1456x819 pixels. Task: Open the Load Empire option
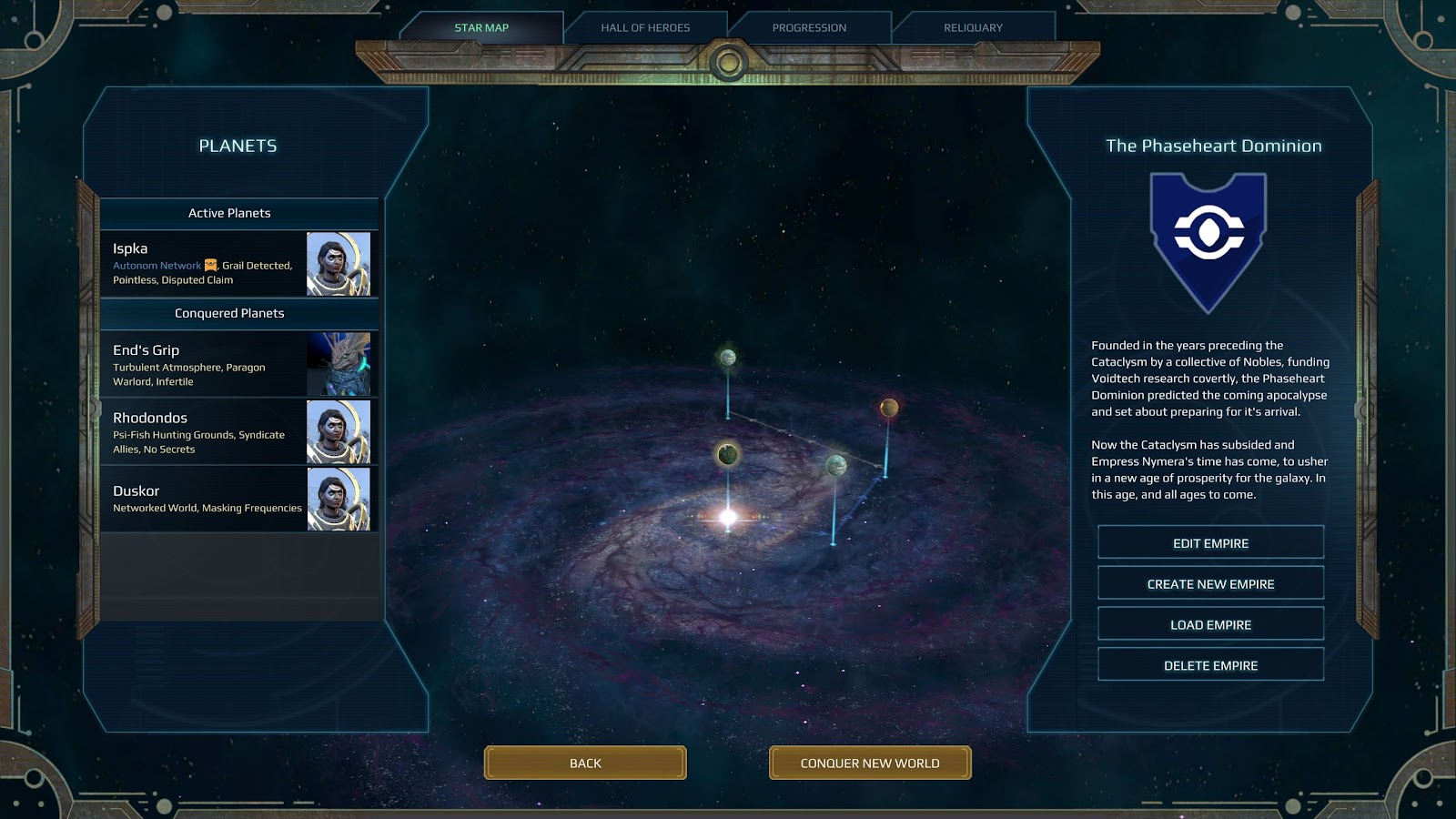point(1210,625)
